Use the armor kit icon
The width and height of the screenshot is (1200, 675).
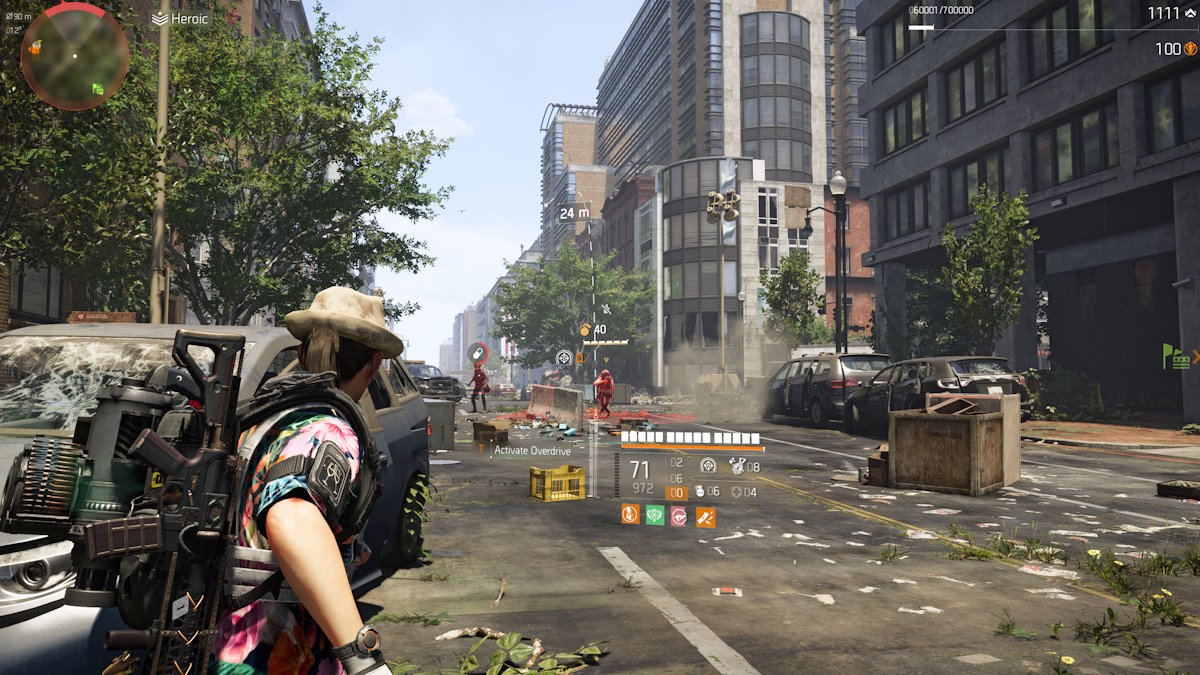coord(737,491)
